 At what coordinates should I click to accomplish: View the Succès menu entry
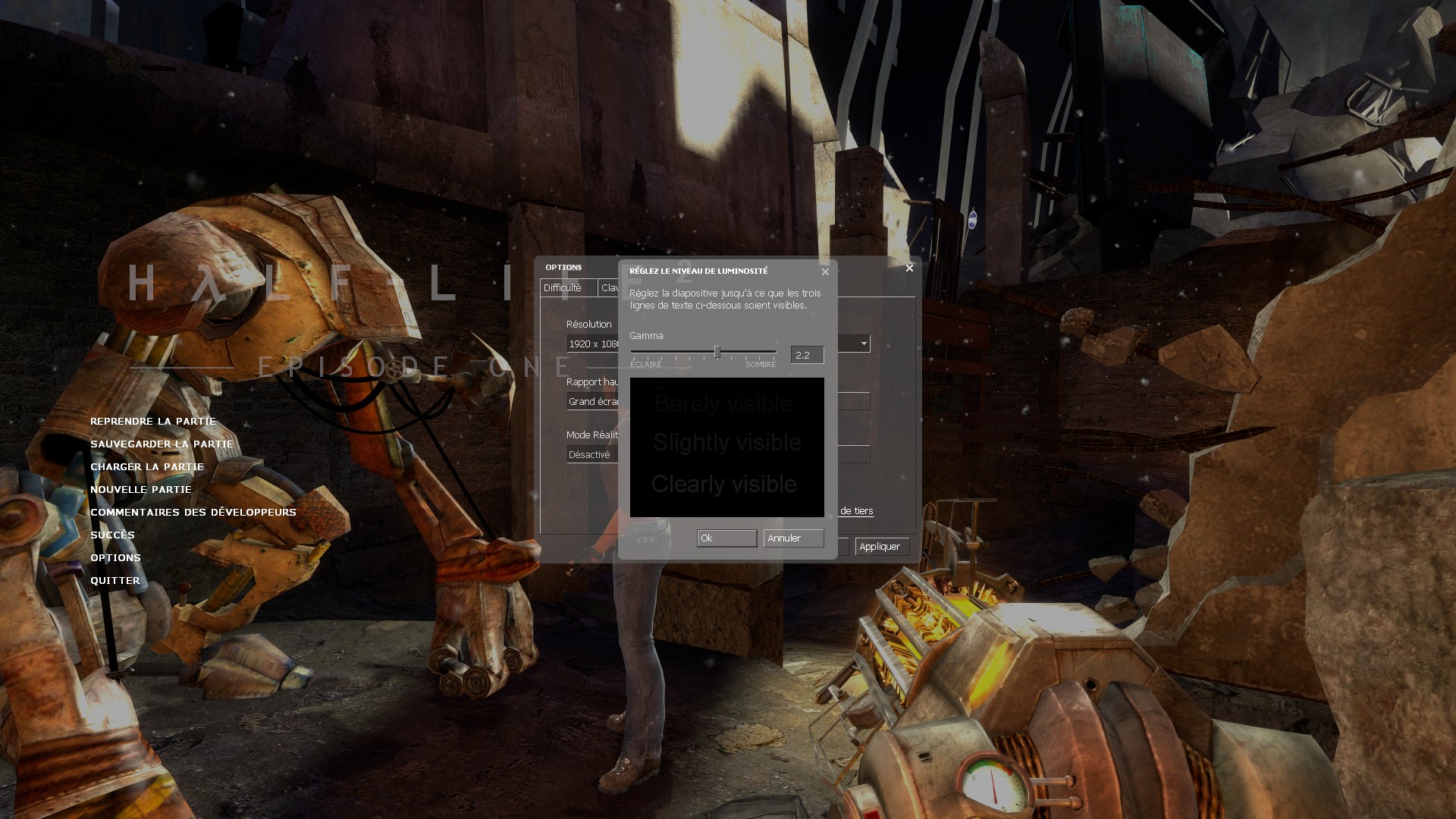112,535
